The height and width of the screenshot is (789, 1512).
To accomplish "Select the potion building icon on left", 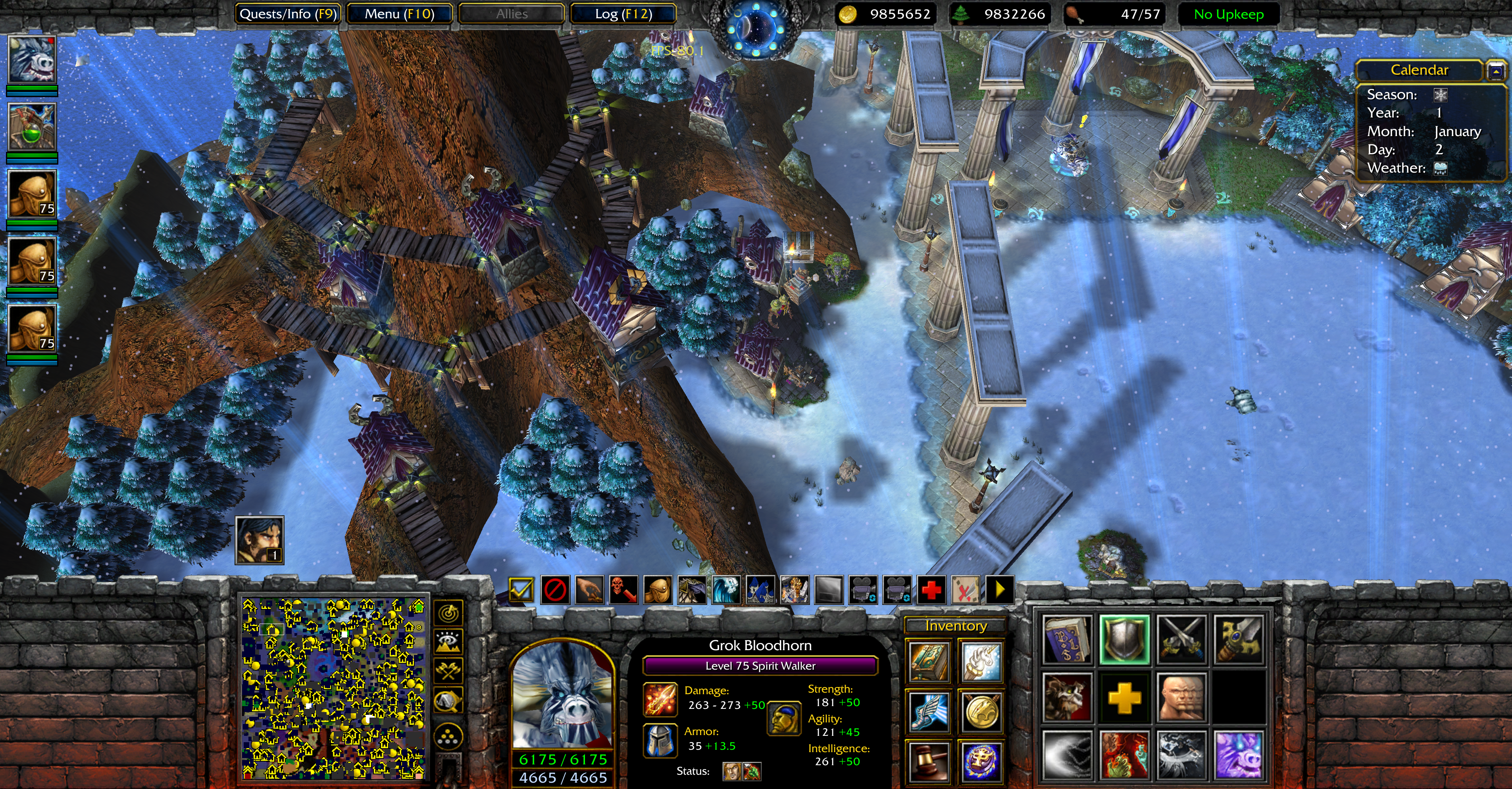I will point(32,127).
